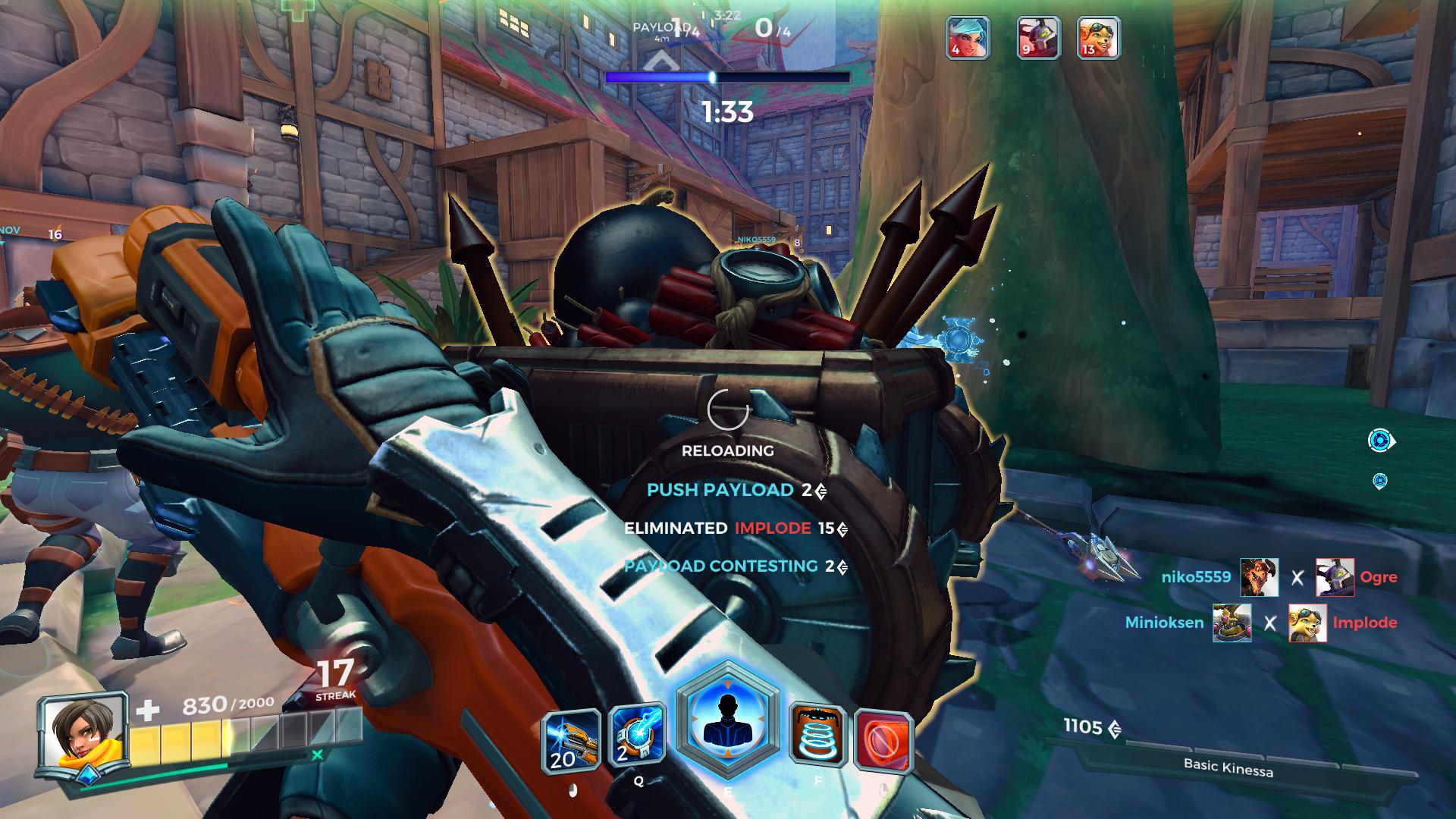
Task: Click the Minioksen kill feed entry
Action: [1164, 623]
